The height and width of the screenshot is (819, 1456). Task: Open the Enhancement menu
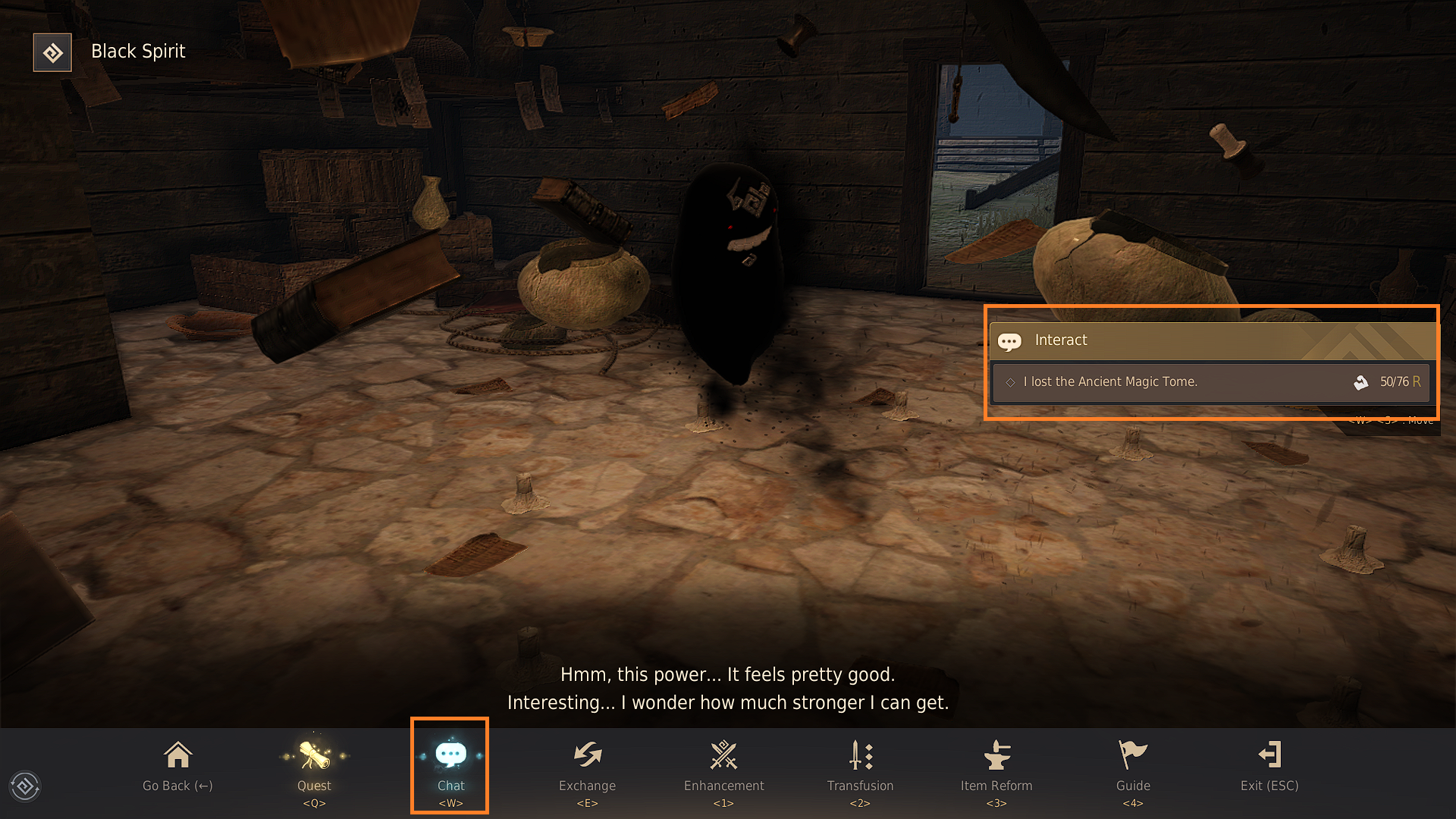coord(723,766)
